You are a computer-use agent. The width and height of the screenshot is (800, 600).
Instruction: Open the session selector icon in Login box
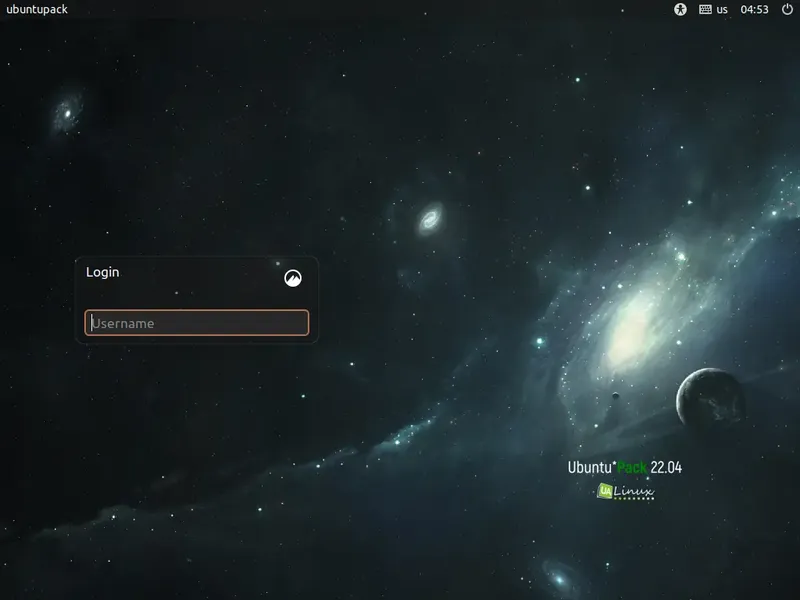293,278
